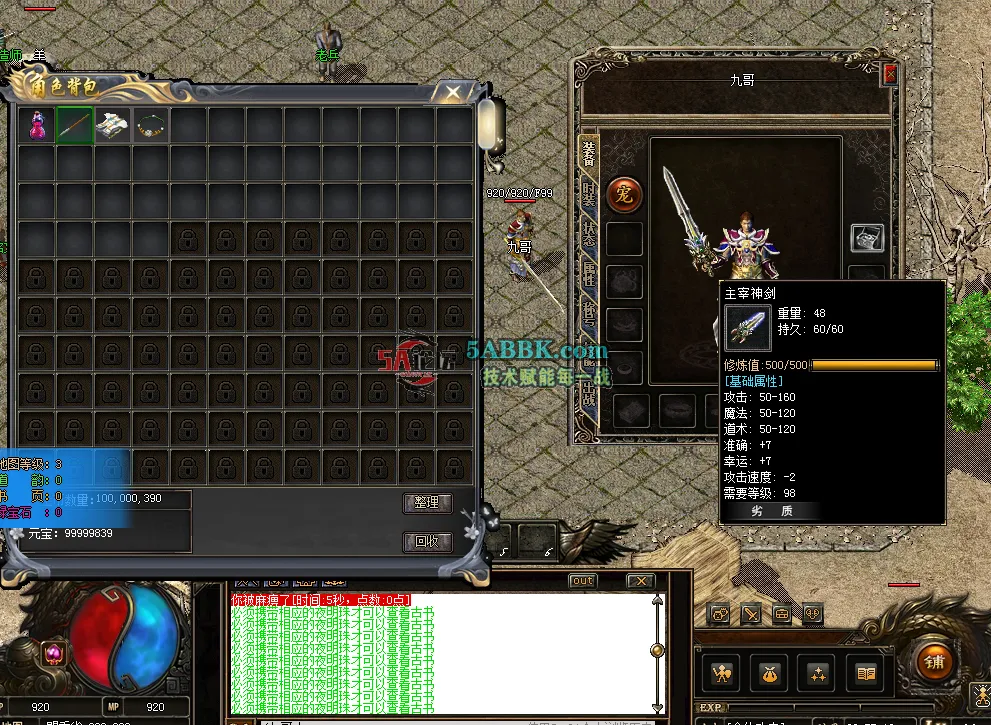Close the 九哥 character panel

[x=889, y=74]
